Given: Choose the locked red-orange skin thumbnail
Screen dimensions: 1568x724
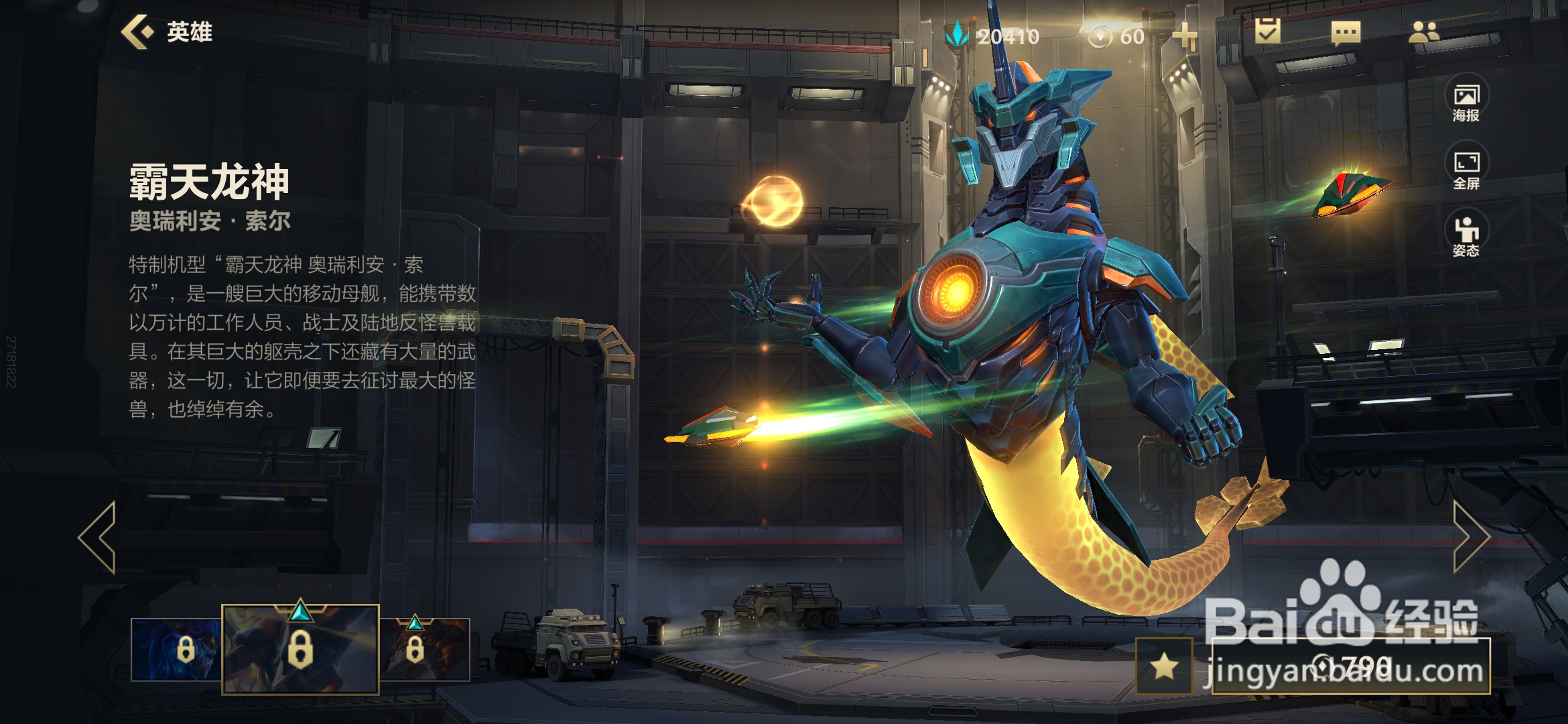Looking at the screenshot, I should (424, 649).
